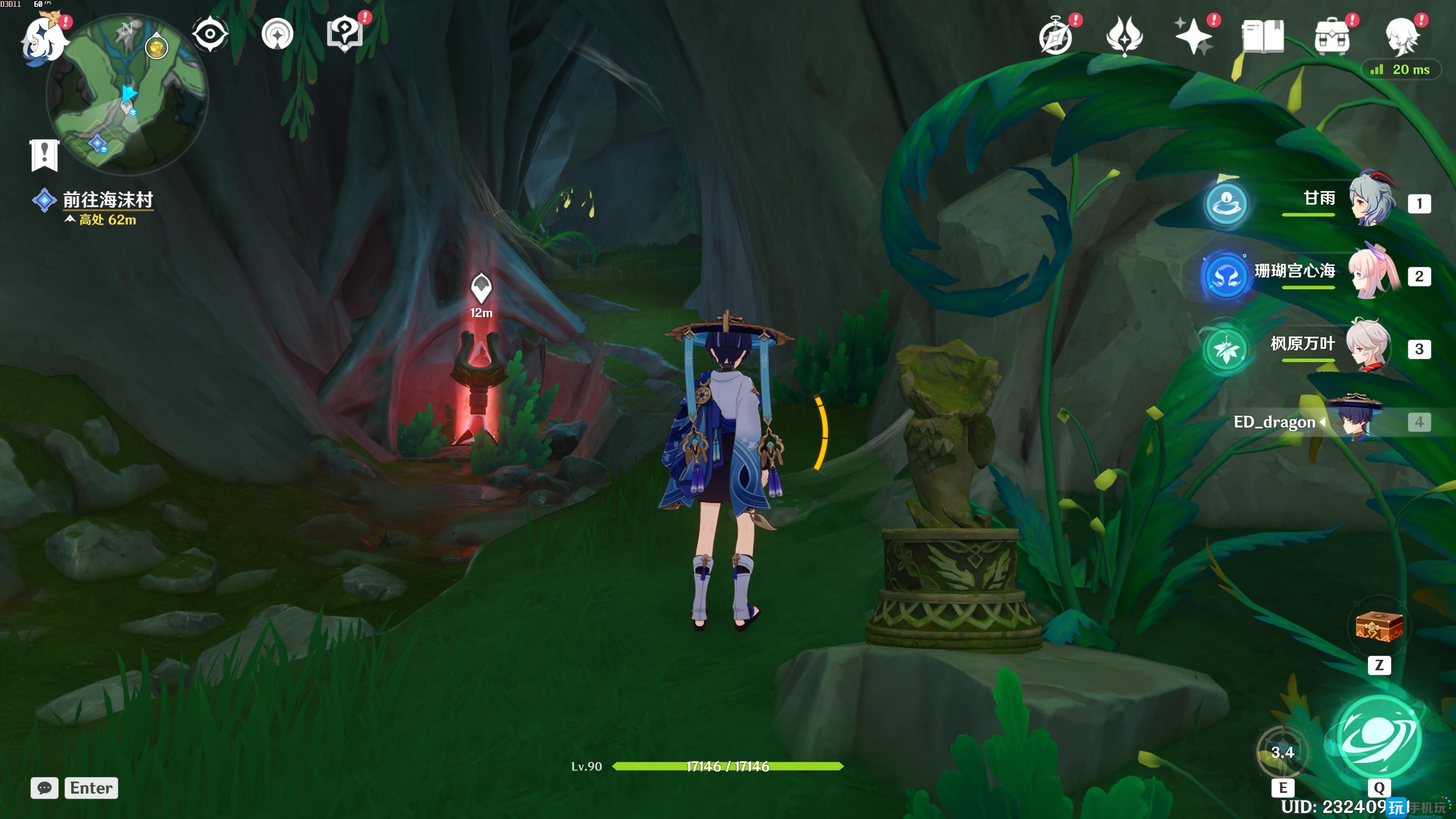The image size is (1456, 819).
Task: Activate Elemental Sight eye icon
Action: (210, 35)
